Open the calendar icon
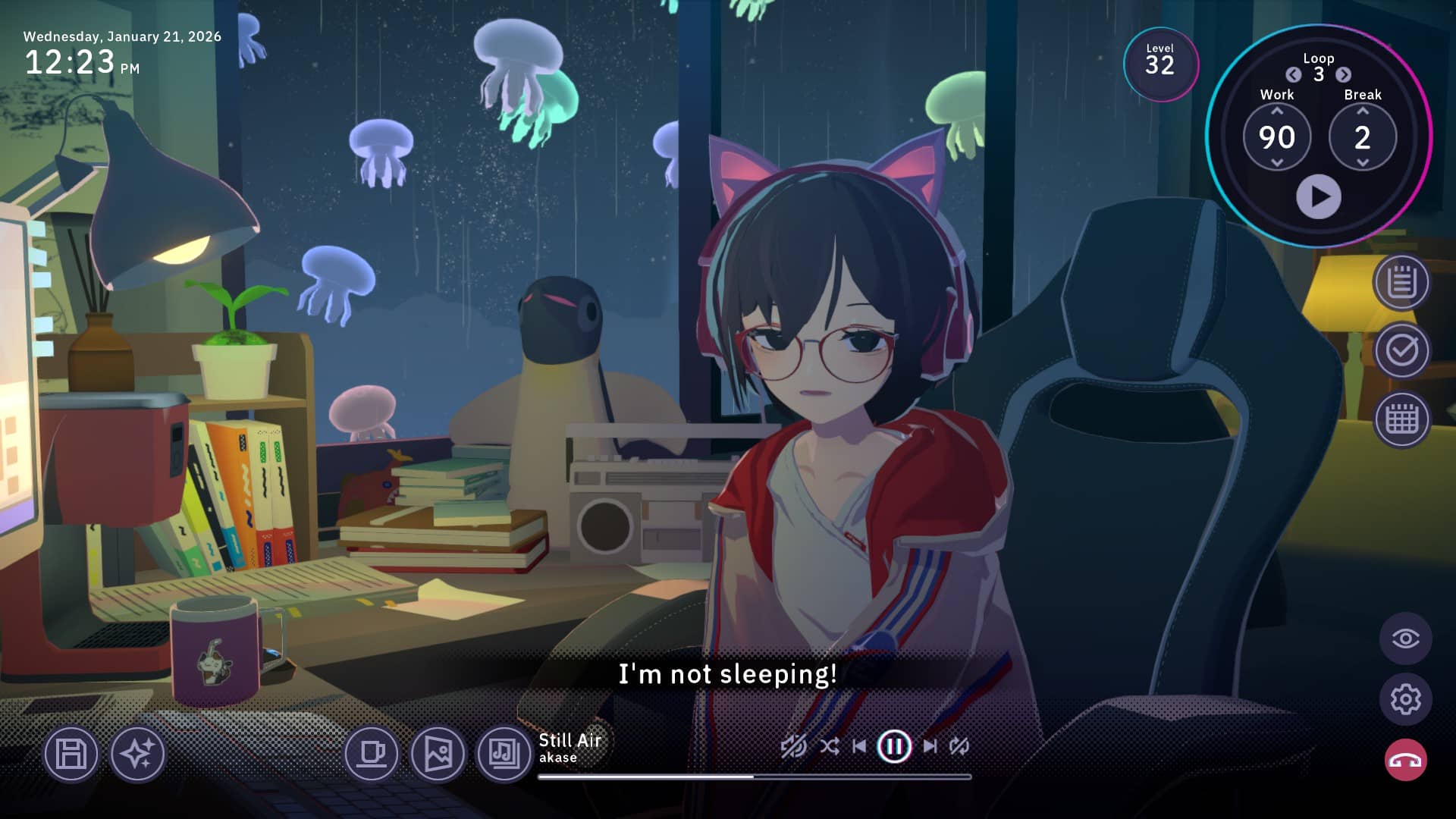 (x=1401, y=419)
